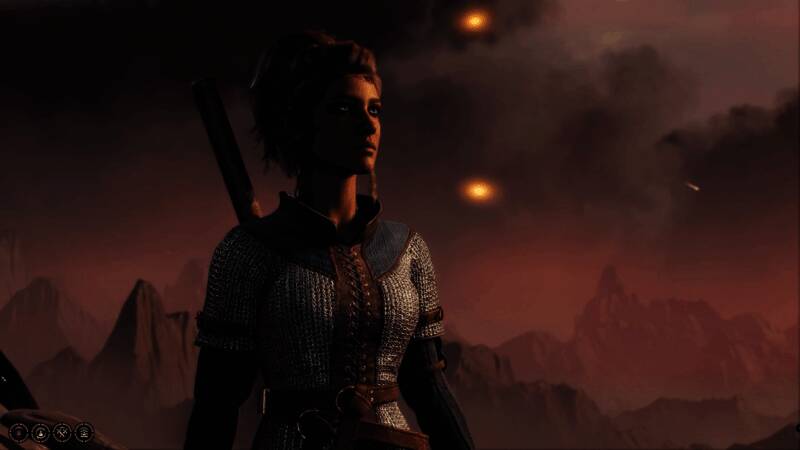Select the round flame-shaped icon
Viewport: 800px width, 450px height.
[40, 432]
